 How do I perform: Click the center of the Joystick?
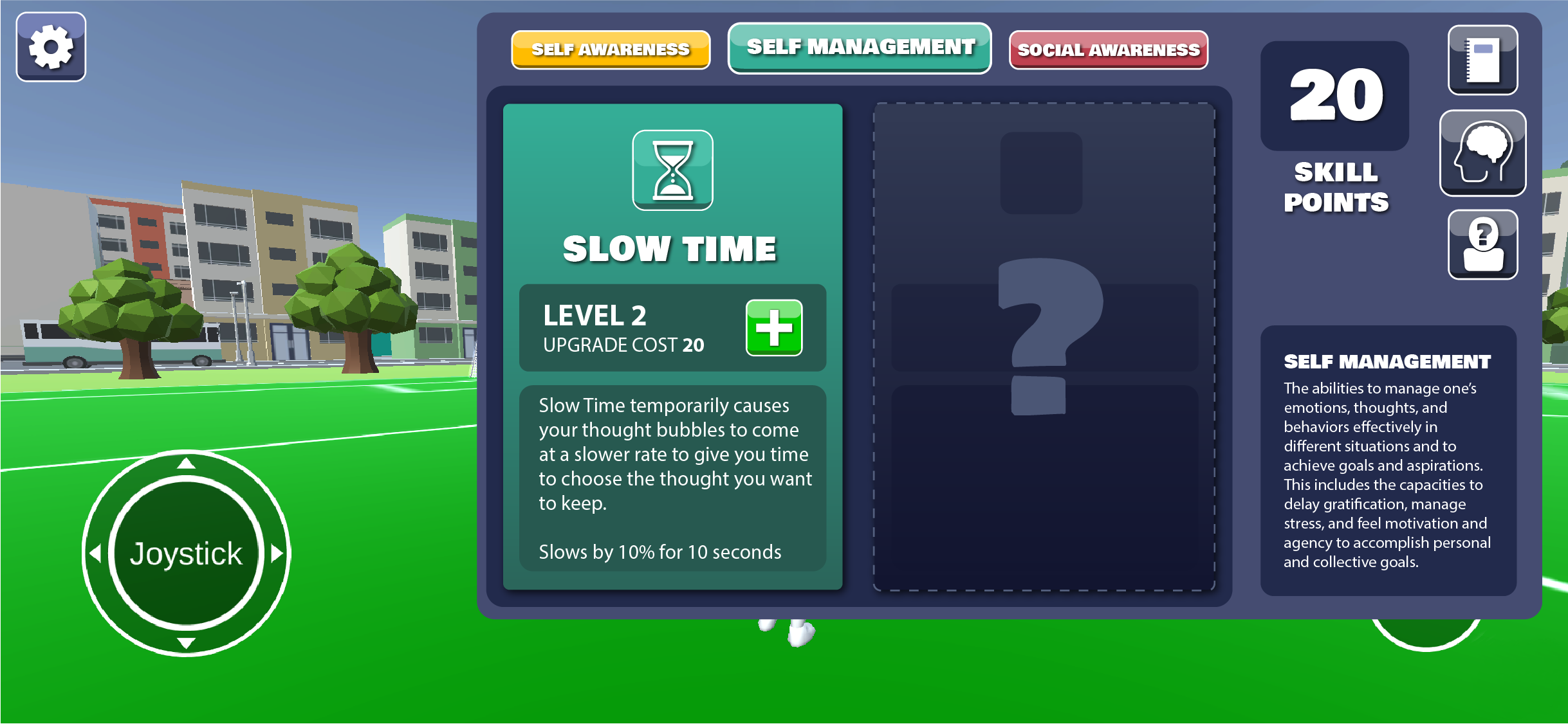pos(186,553)
